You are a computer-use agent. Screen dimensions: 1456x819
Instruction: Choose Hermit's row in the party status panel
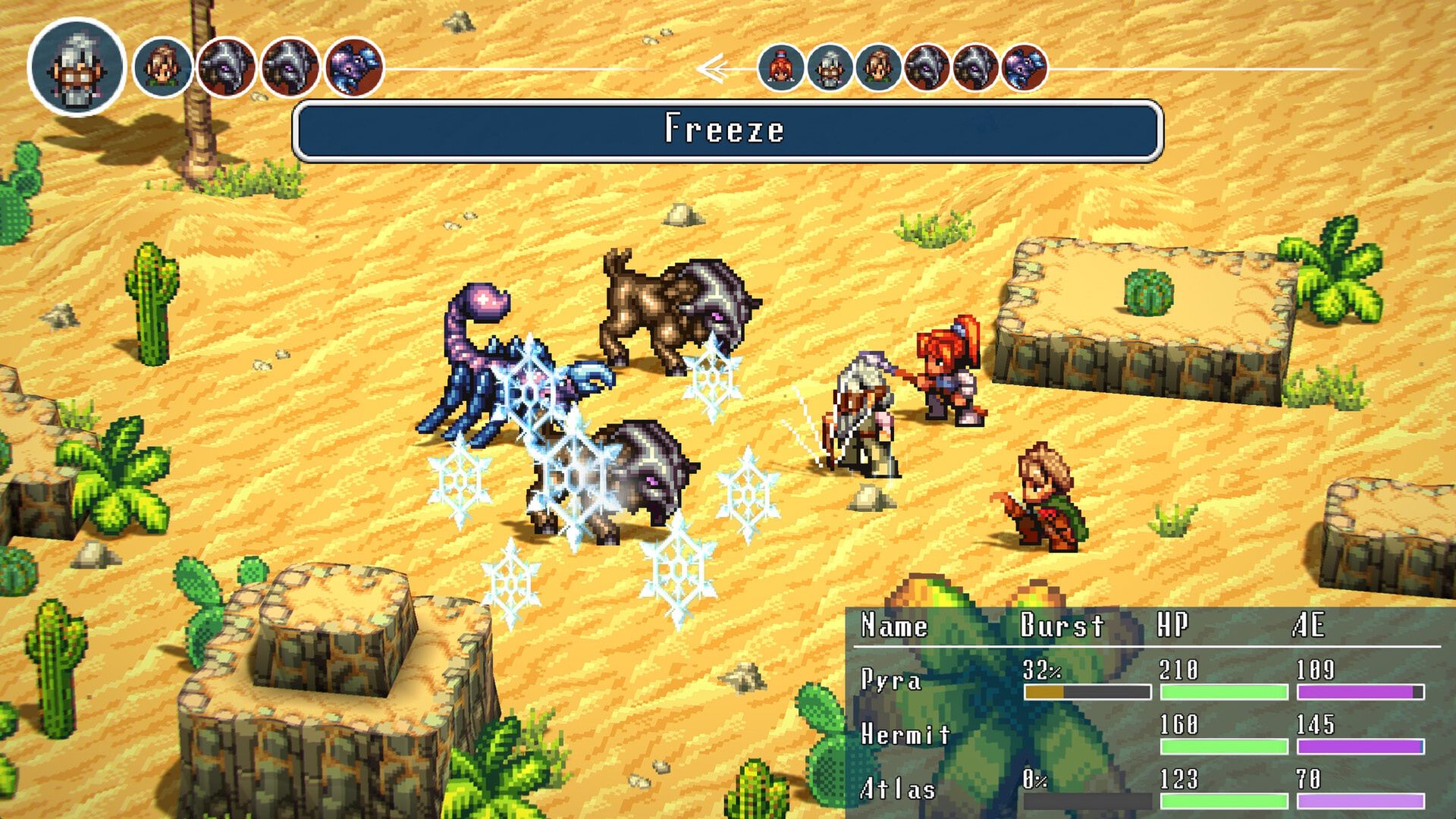[x=1141, y=734]
